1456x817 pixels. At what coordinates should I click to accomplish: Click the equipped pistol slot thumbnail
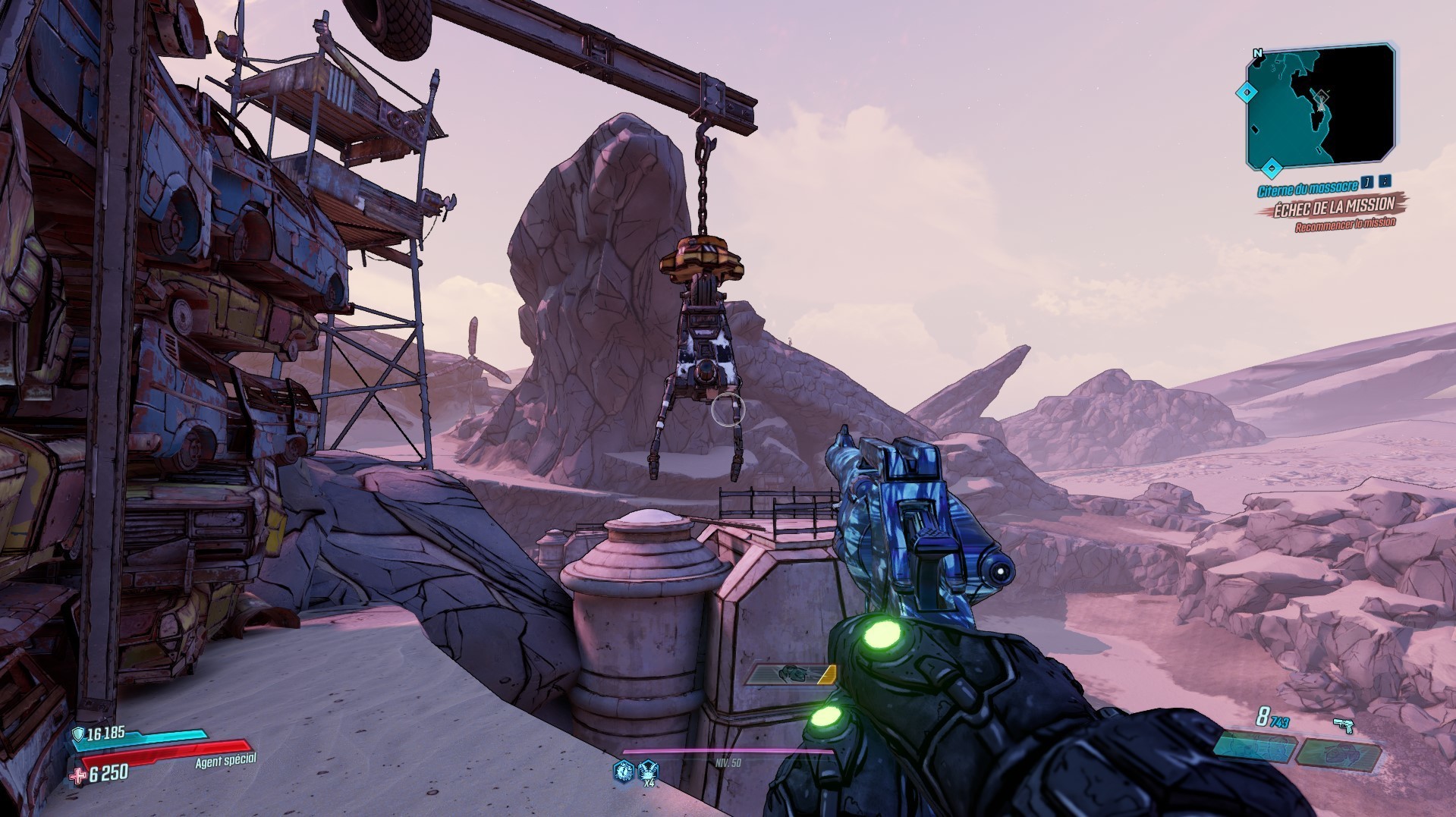pos(1255,746)
